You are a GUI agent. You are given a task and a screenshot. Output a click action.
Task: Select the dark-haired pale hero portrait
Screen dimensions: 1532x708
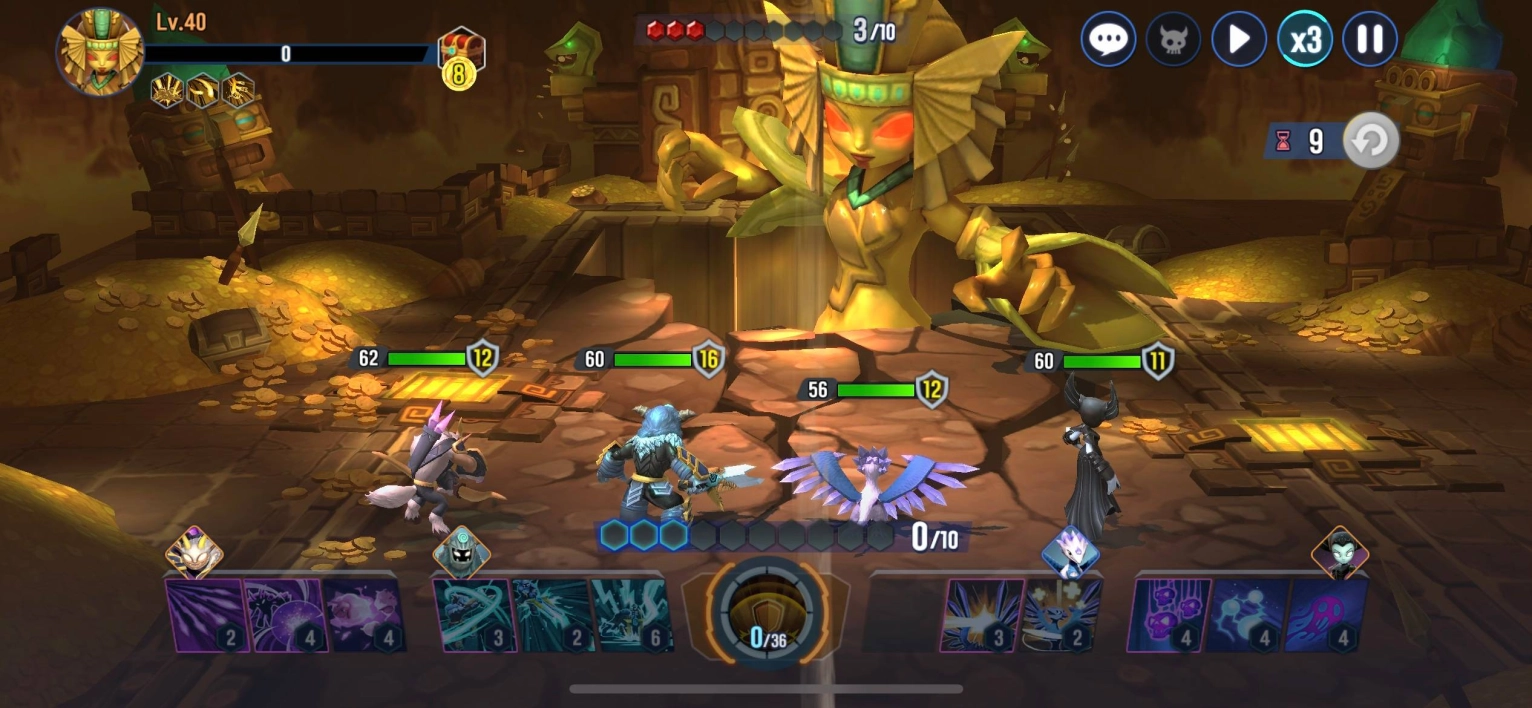1339,553
